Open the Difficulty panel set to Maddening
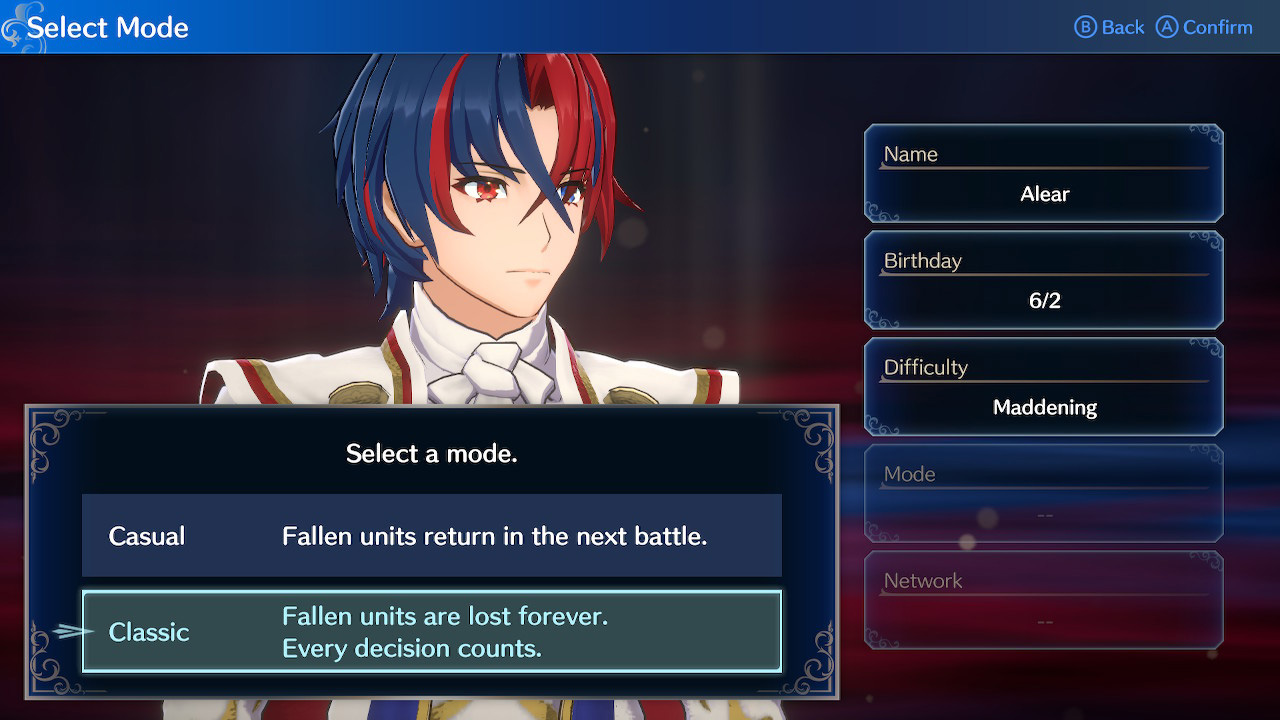 (1044, 387)
